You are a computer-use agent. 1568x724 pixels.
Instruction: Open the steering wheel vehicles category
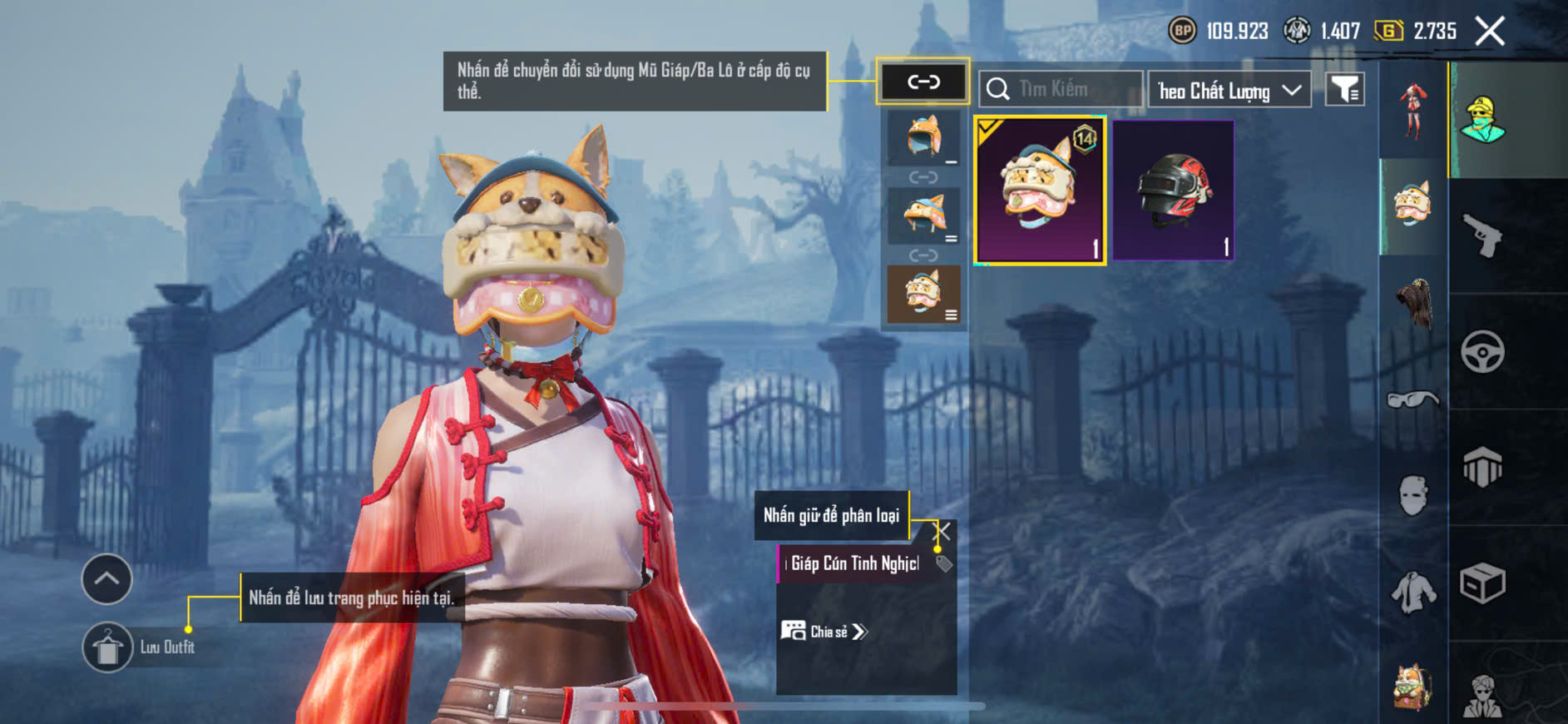1482,352
